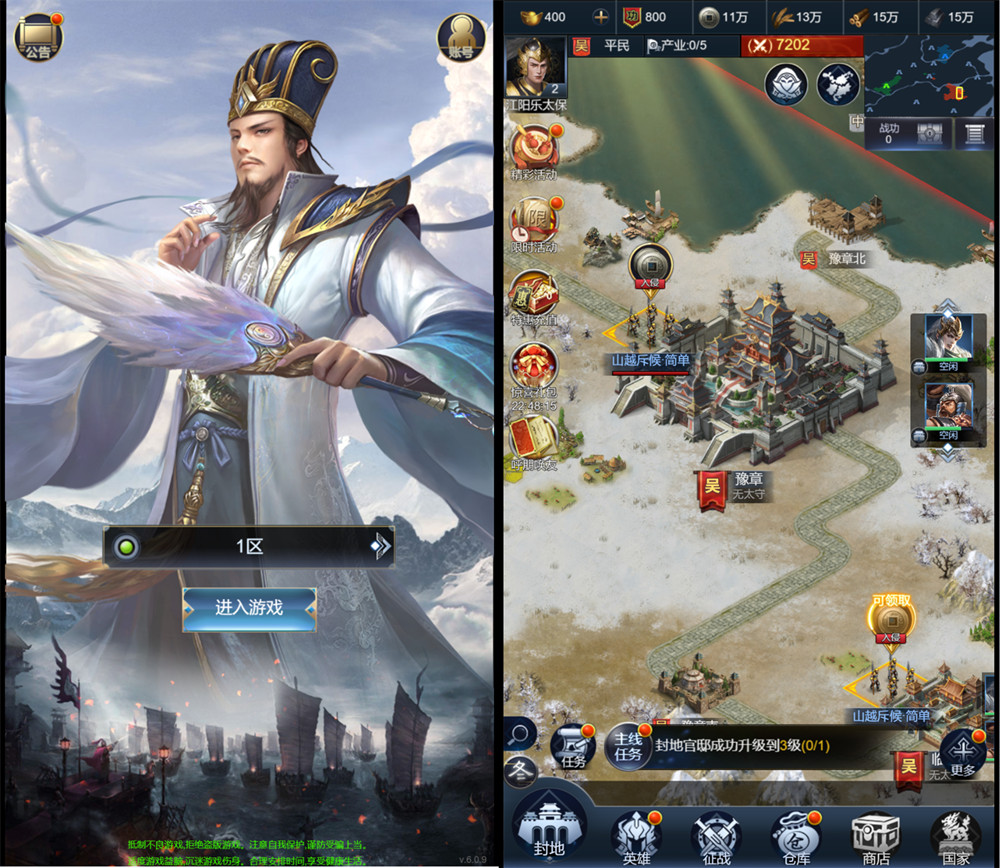Screen dimensions: 1000x868
Task: Open 限时活动 limited-time events
Action: tap(534, 222)
